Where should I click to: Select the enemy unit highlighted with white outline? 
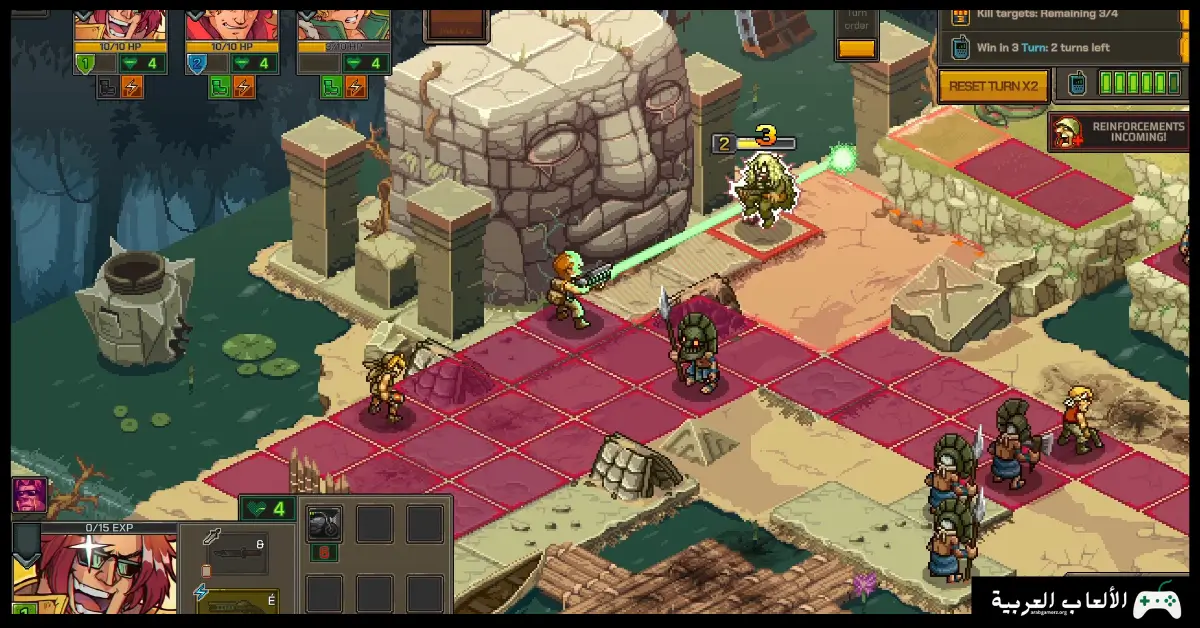pyautogui.click(x=765, y=187)
